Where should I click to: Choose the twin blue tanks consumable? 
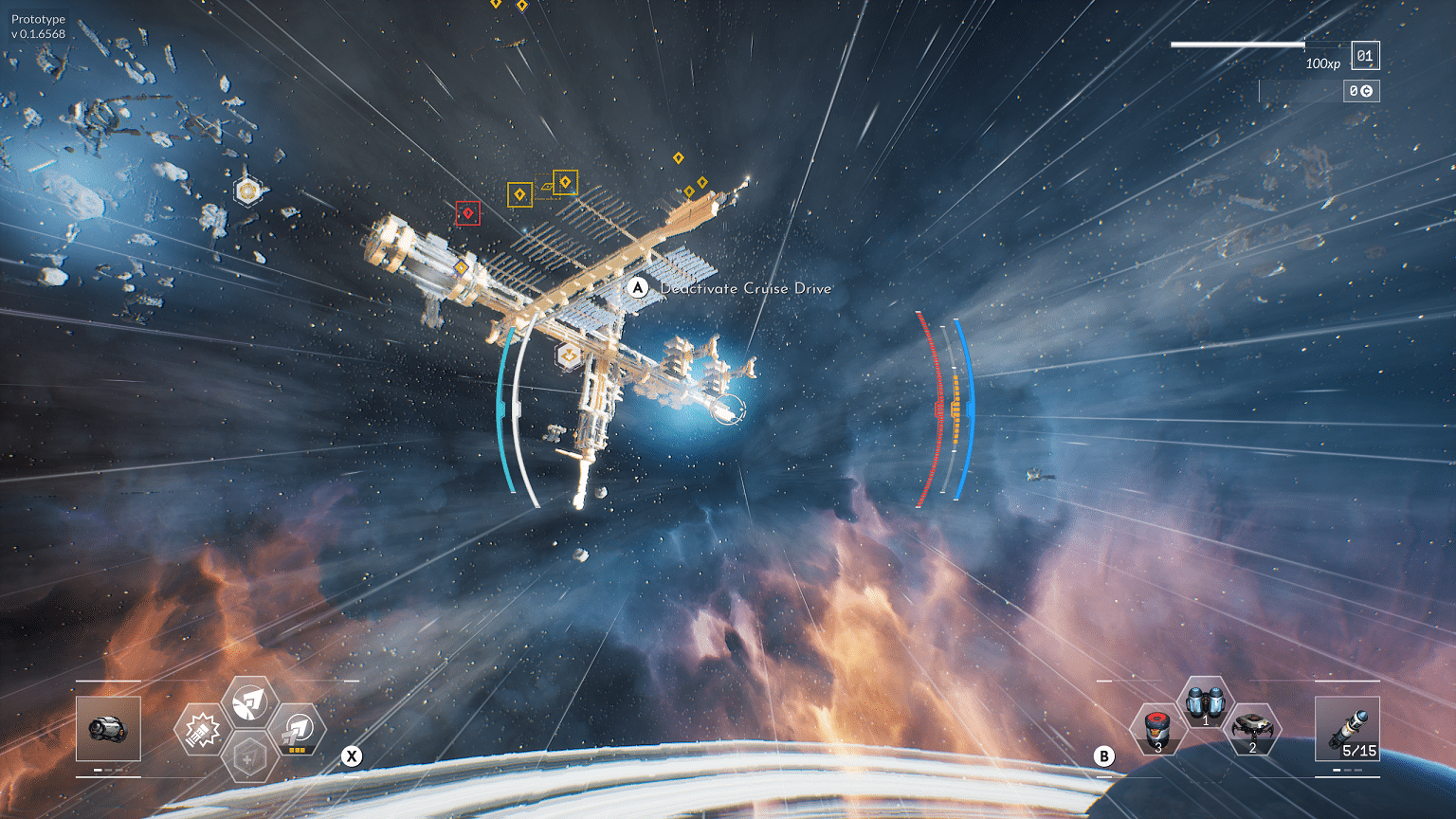1205,703
